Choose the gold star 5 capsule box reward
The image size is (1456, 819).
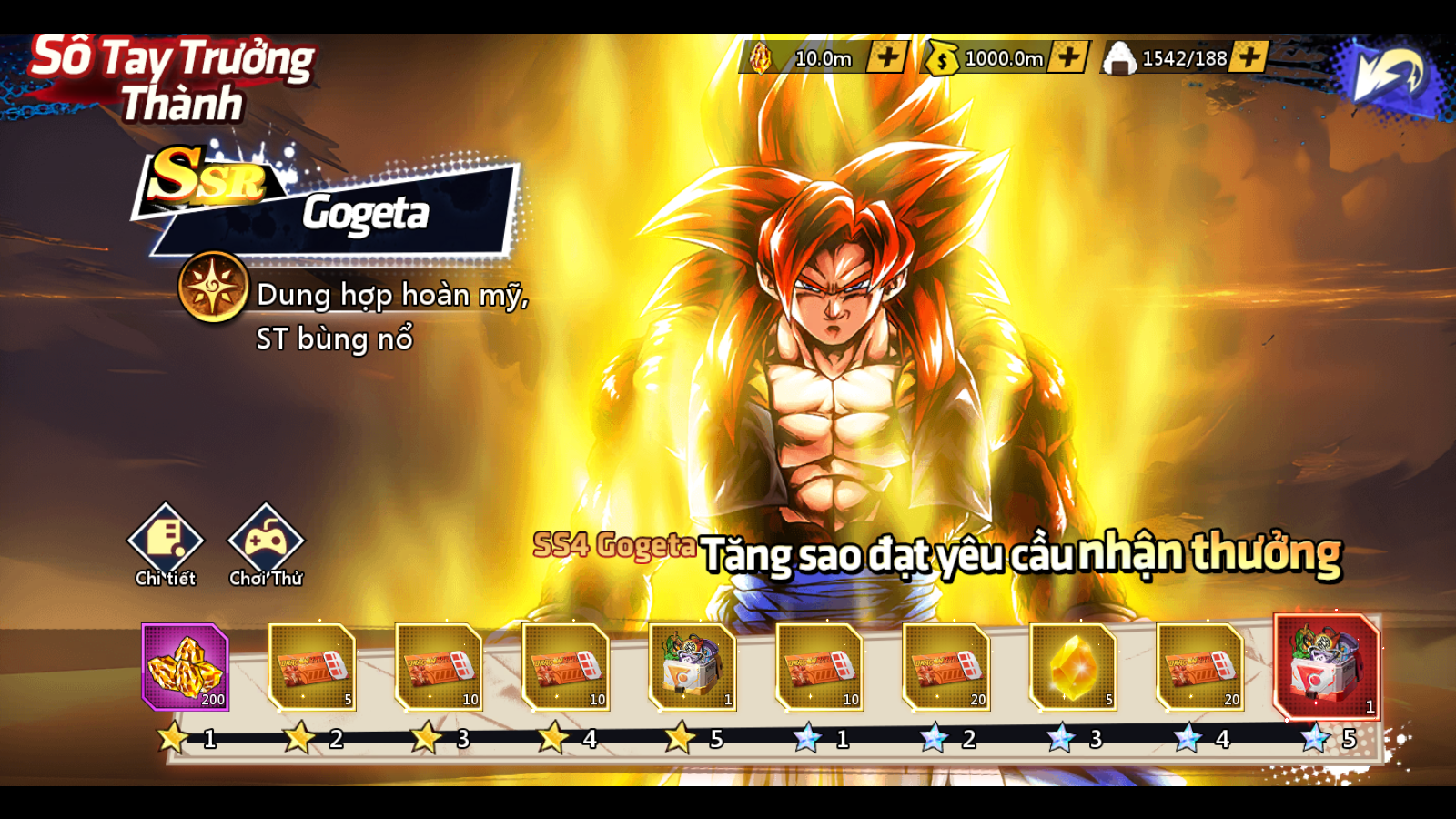(x=693, y=666)
